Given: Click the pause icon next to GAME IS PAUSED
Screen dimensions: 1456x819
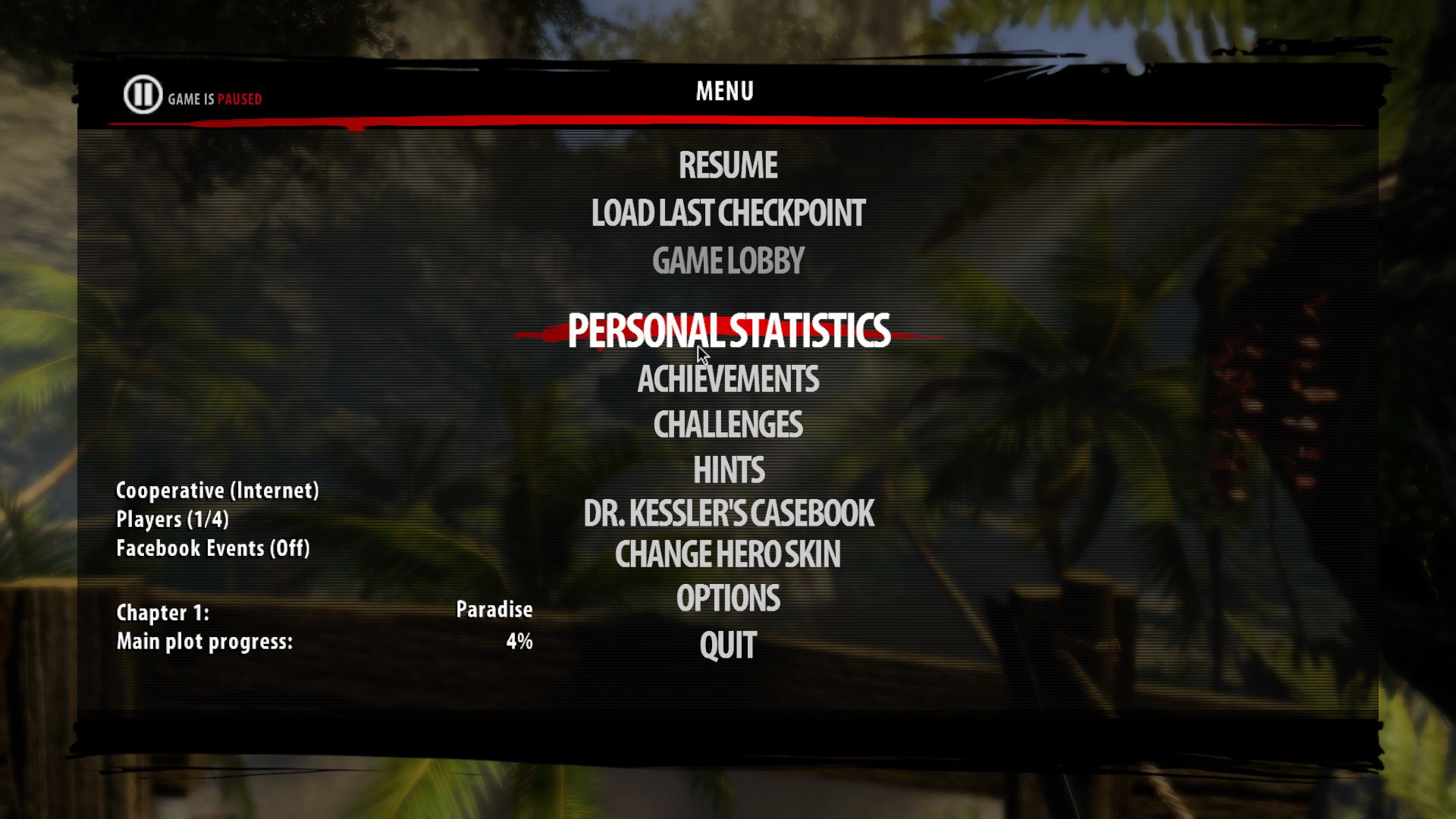Looking at the screenshot, I should click(x=141, y=94).
